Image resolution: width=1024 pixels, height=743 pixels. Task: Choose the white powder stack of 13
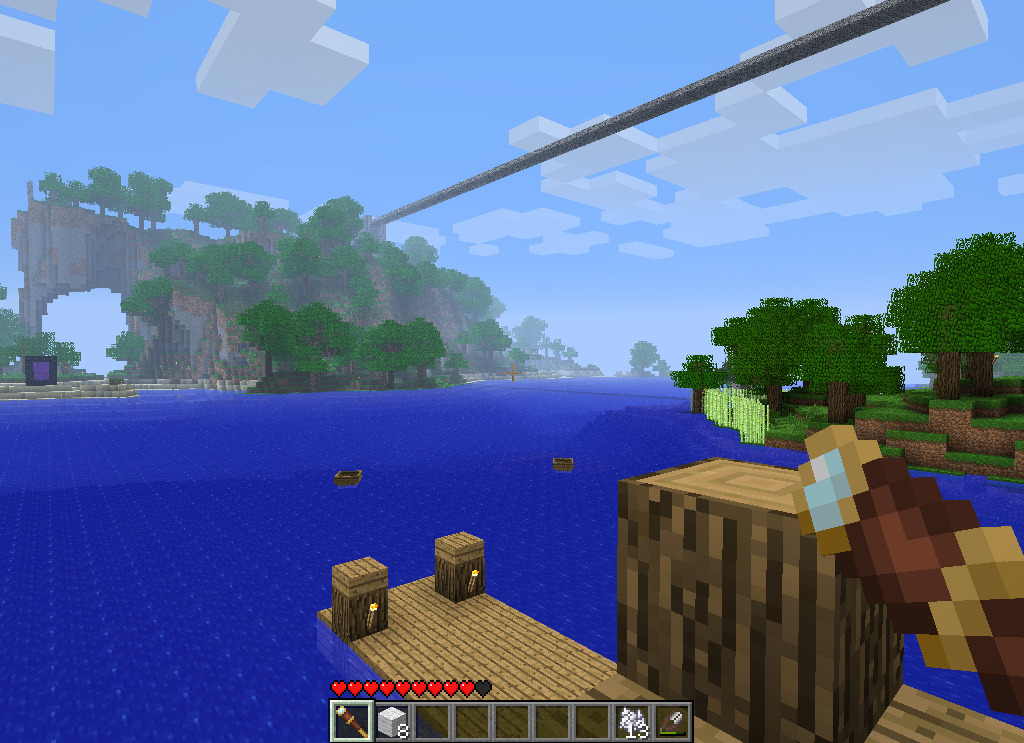coord(632,721)
